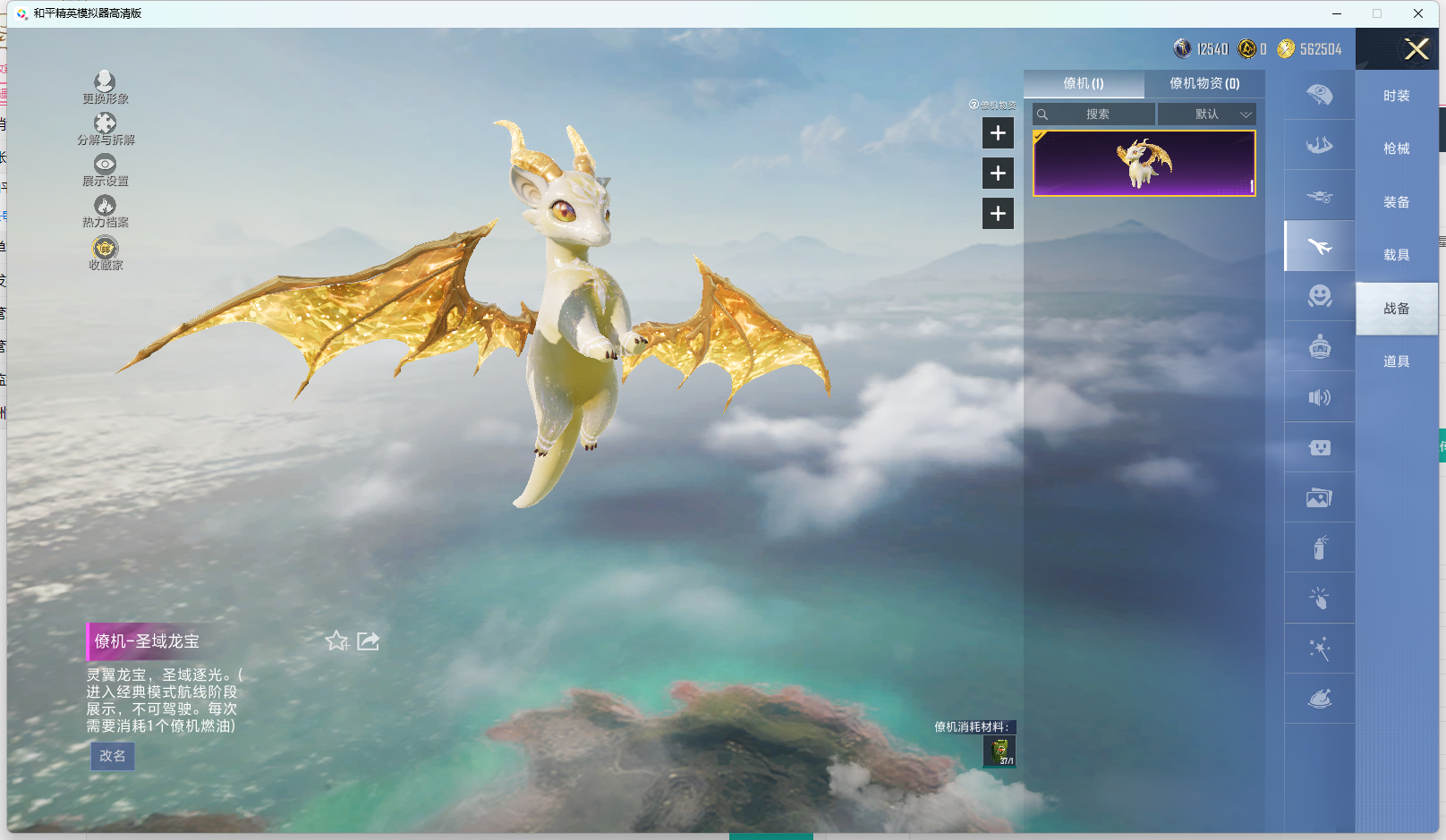Go to the 道具 items category
The image size is (1446, 840).
tap(1396, 361)
